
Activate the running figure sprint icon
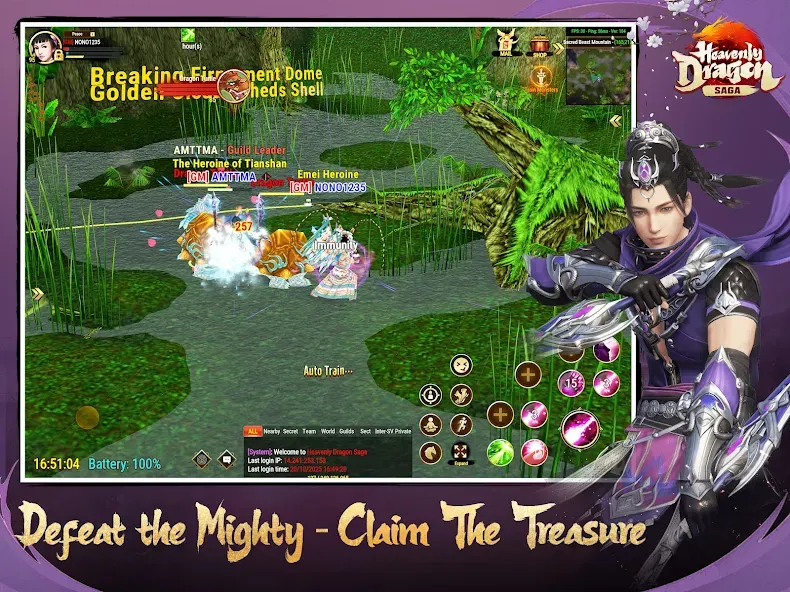coord(461,424)
